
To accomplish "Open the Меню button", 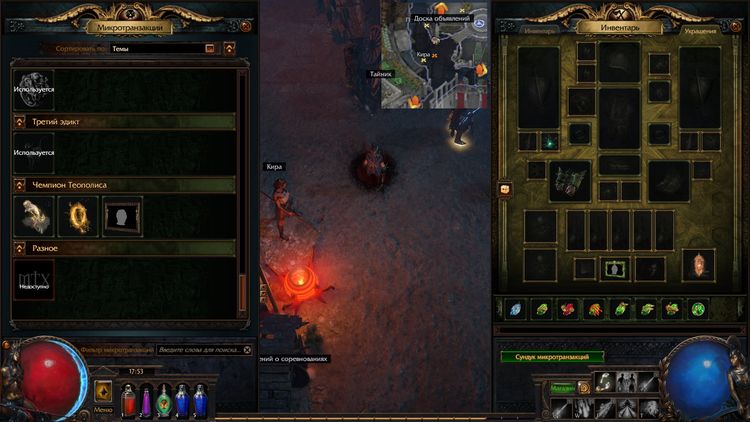I will point(103,393).
